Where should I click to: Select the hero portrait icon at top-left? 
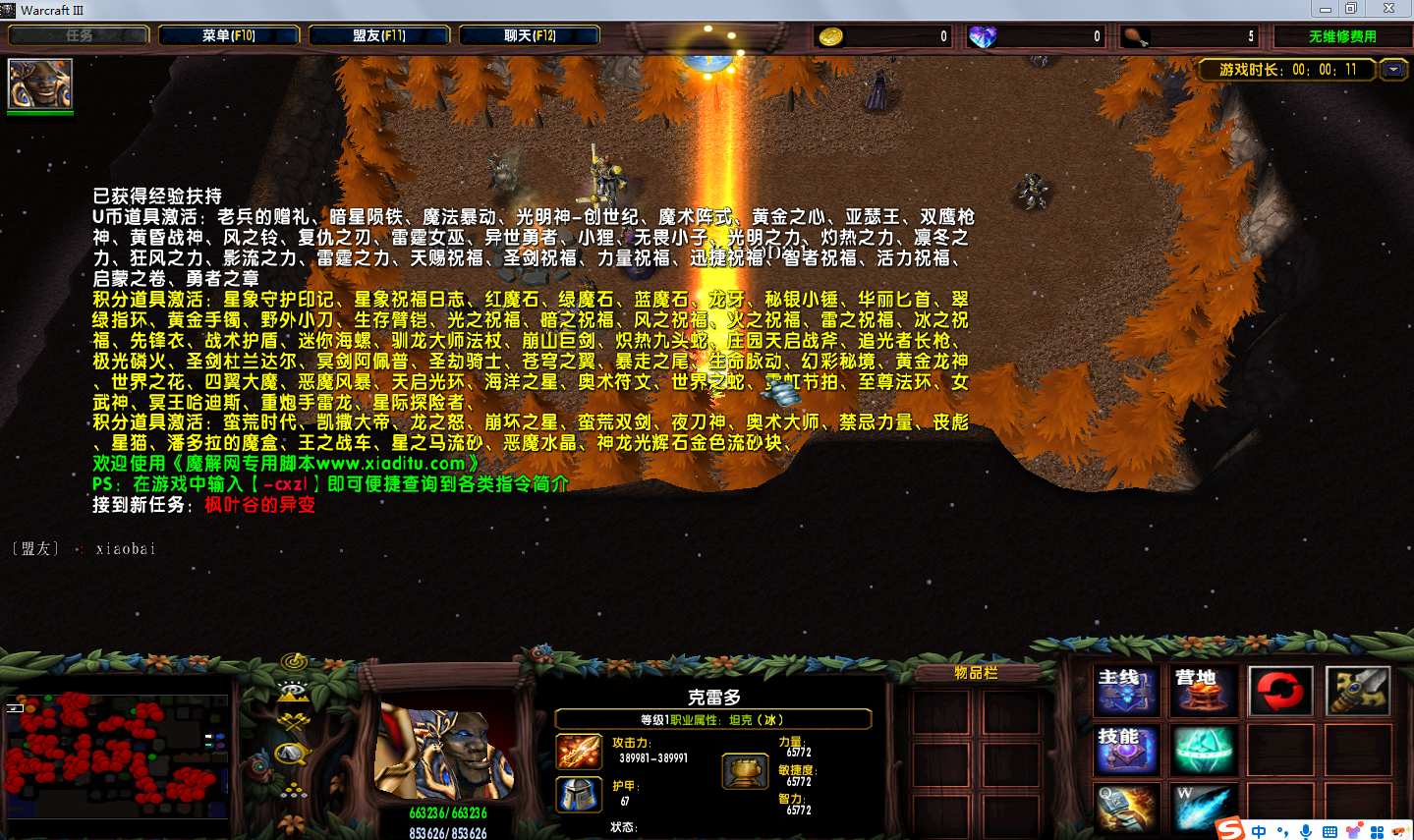[40, 84]
